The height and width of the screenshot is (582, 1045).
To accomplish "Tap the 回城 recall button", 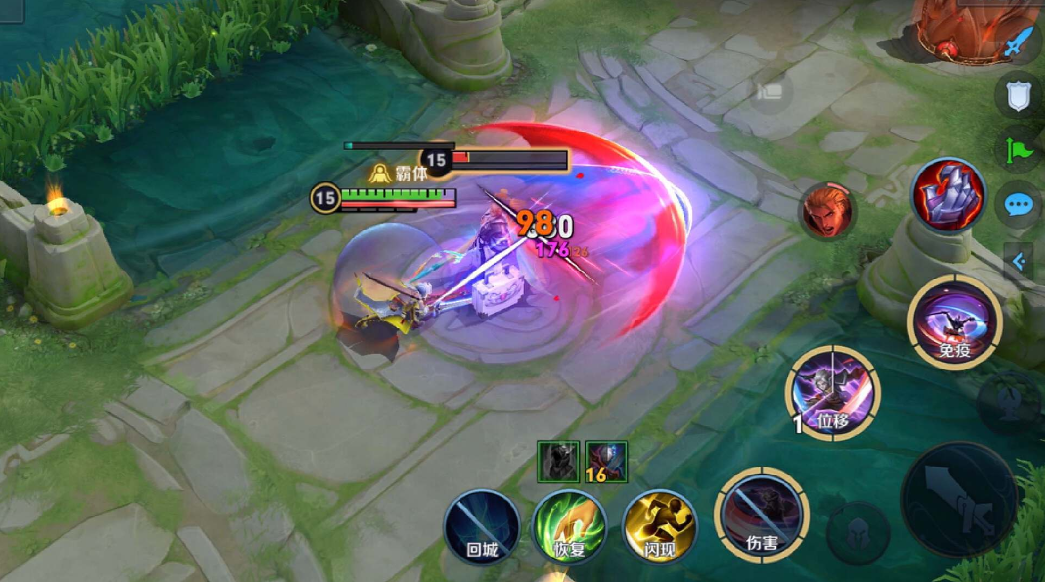I will point(482,526).
